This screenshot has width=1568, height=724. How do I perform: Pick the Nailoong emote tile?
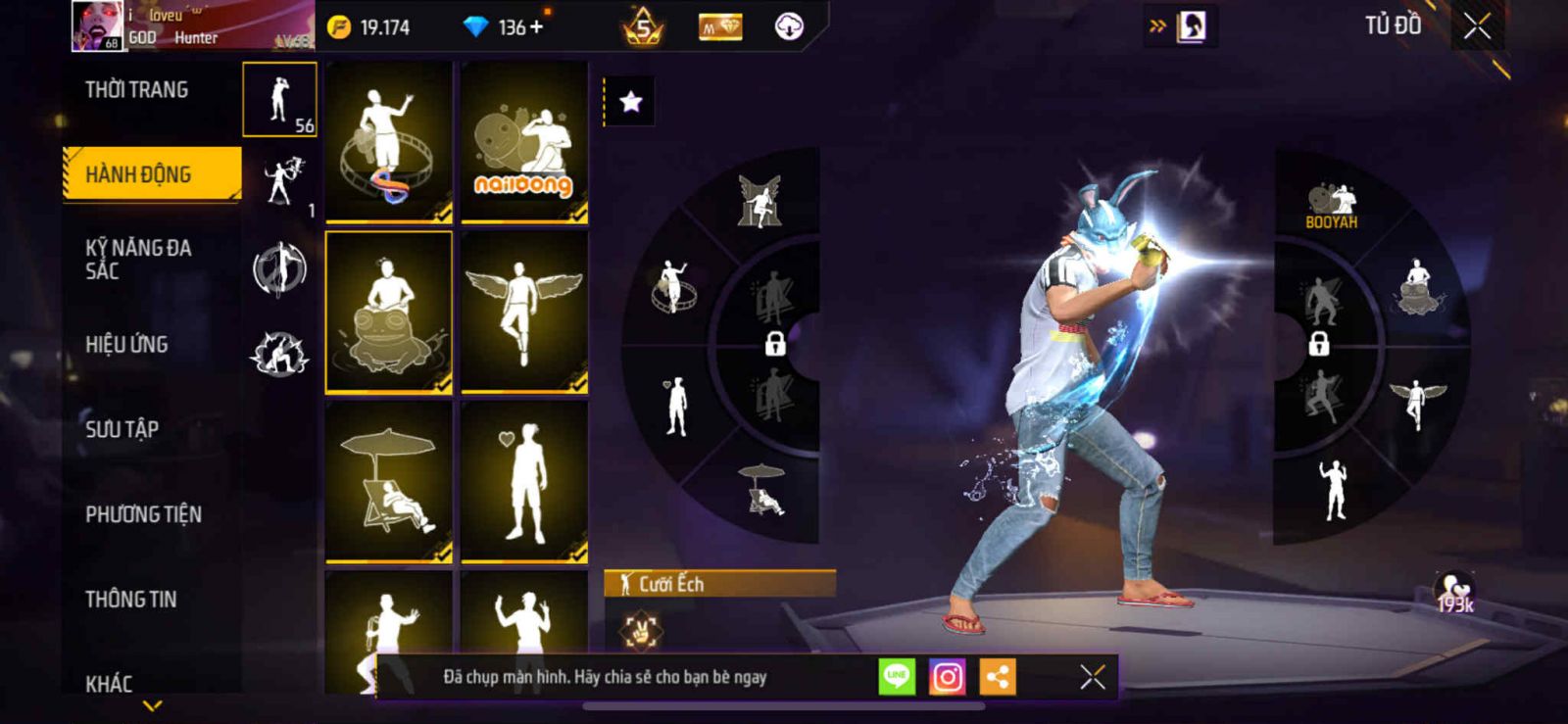[x=524, y=142]
